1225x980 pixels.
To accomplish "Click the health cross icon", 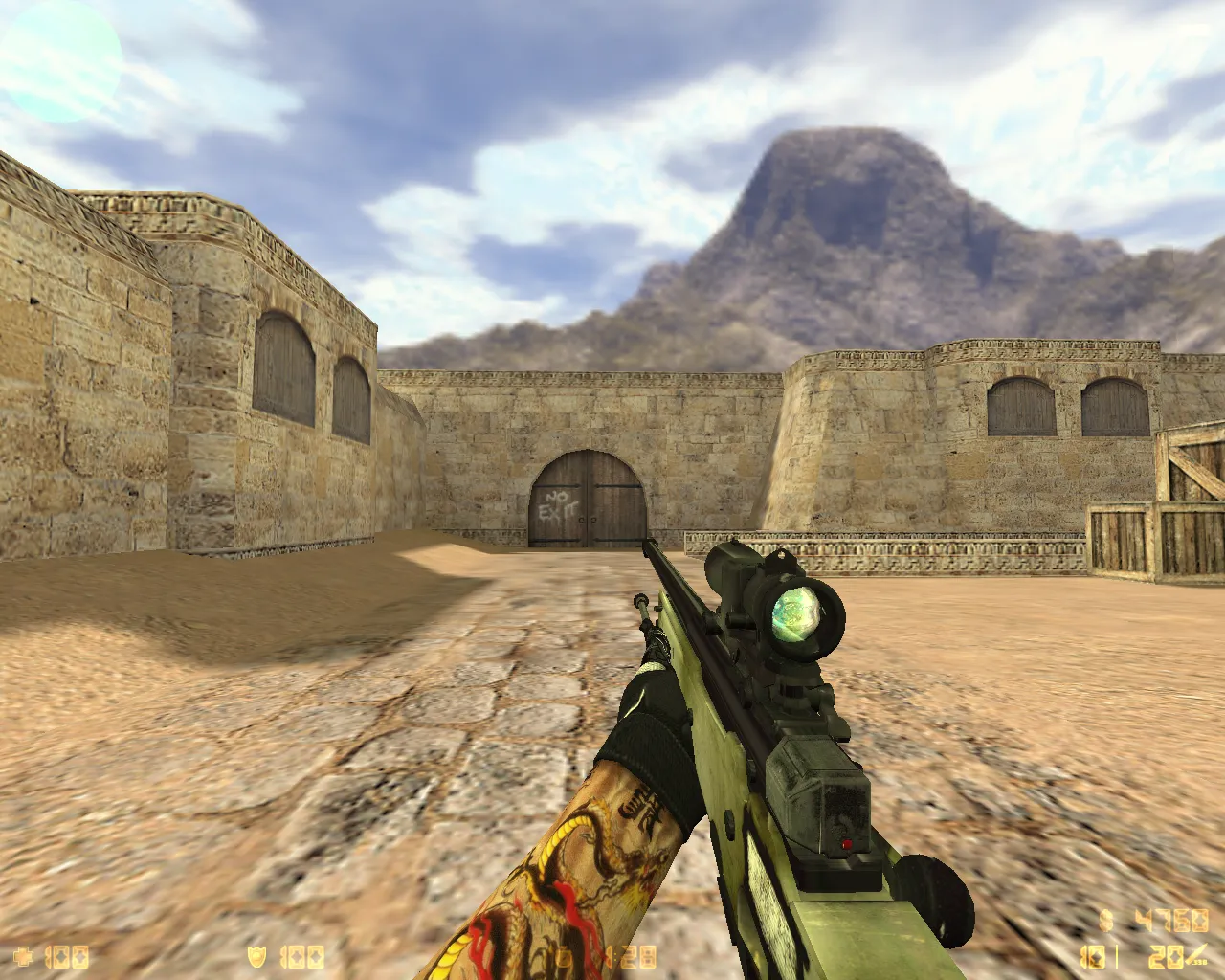I will (x=21, y=956).
